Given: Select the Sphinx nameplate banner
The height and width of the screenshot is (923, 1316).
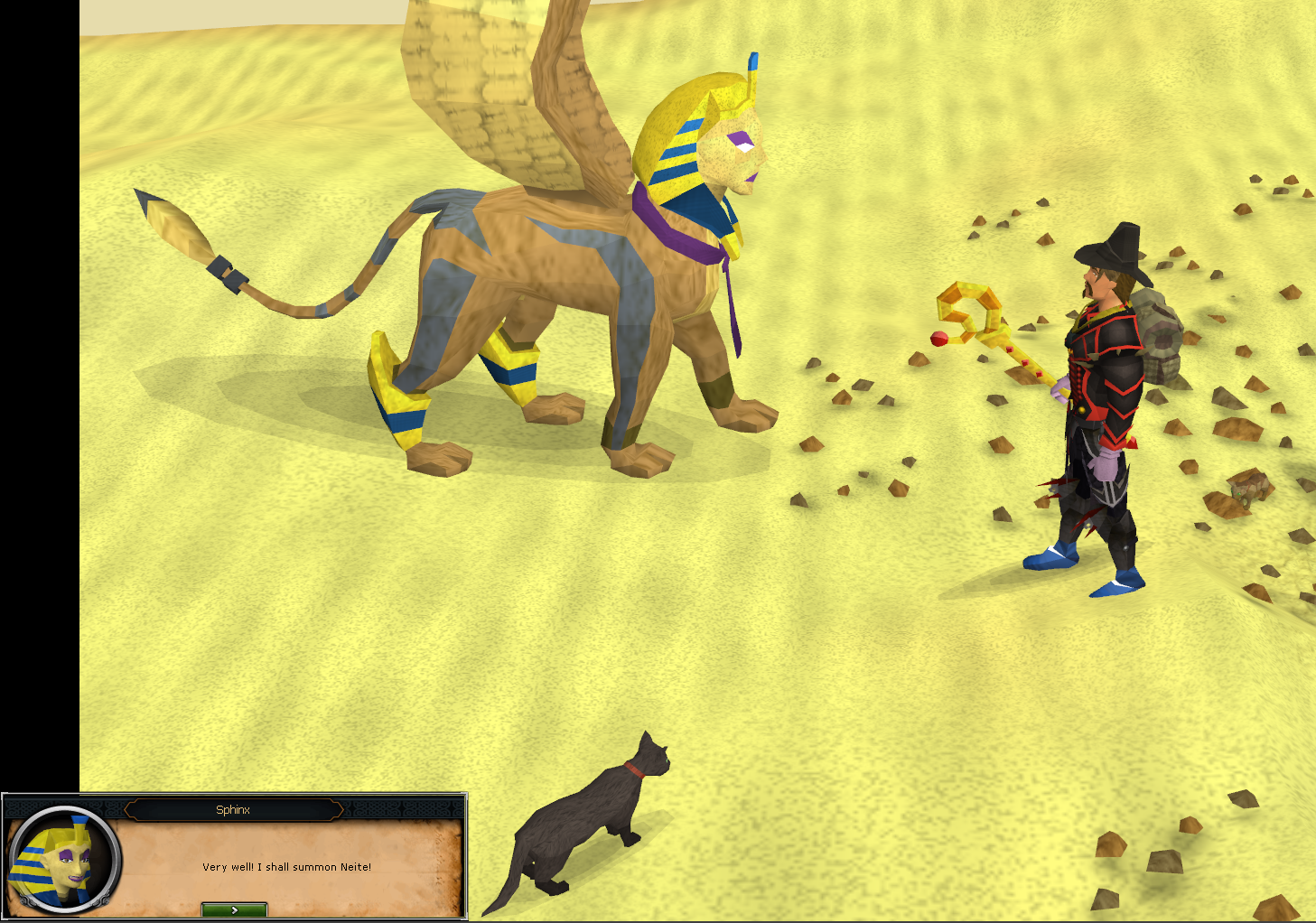Looking at the screenshot, I should tap(233, 810).
